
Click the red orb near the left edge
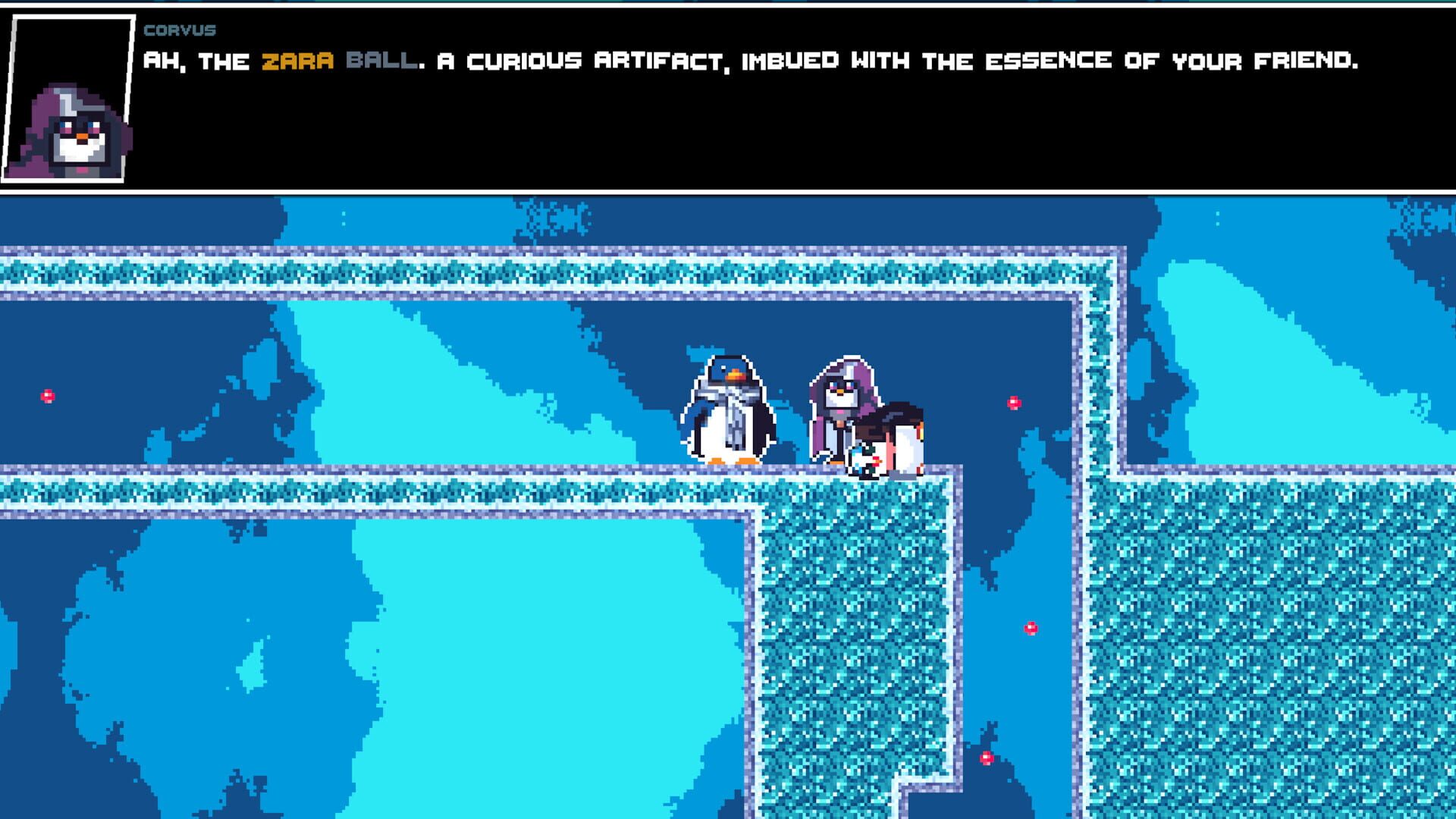[47, 396]
